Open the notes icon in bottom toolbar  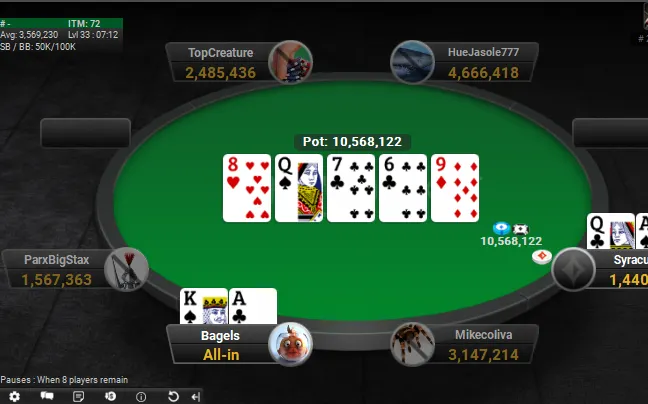coord(78,396)
